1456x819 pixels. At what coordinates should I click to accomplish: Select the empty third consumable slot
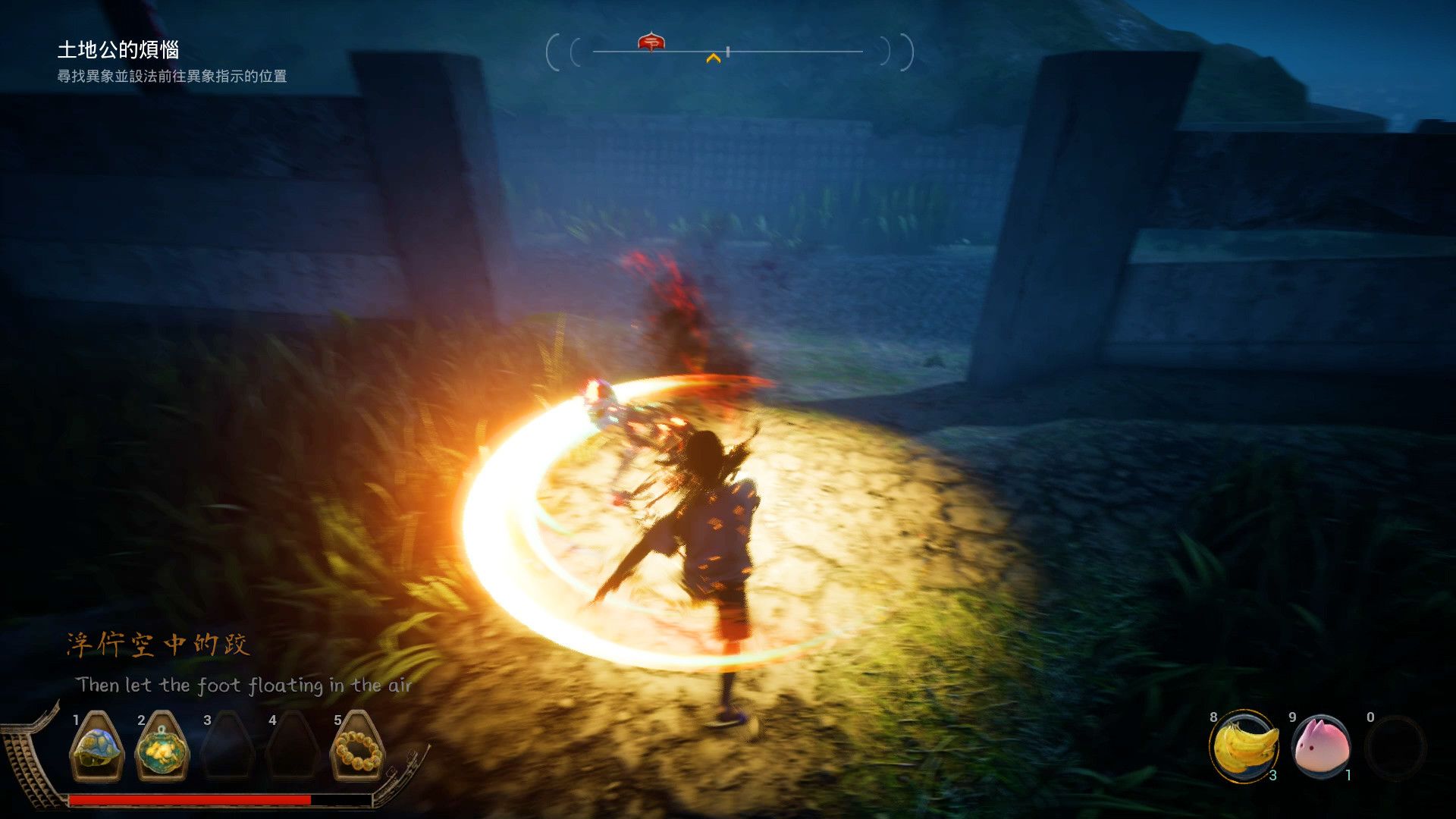[1396, 748]
